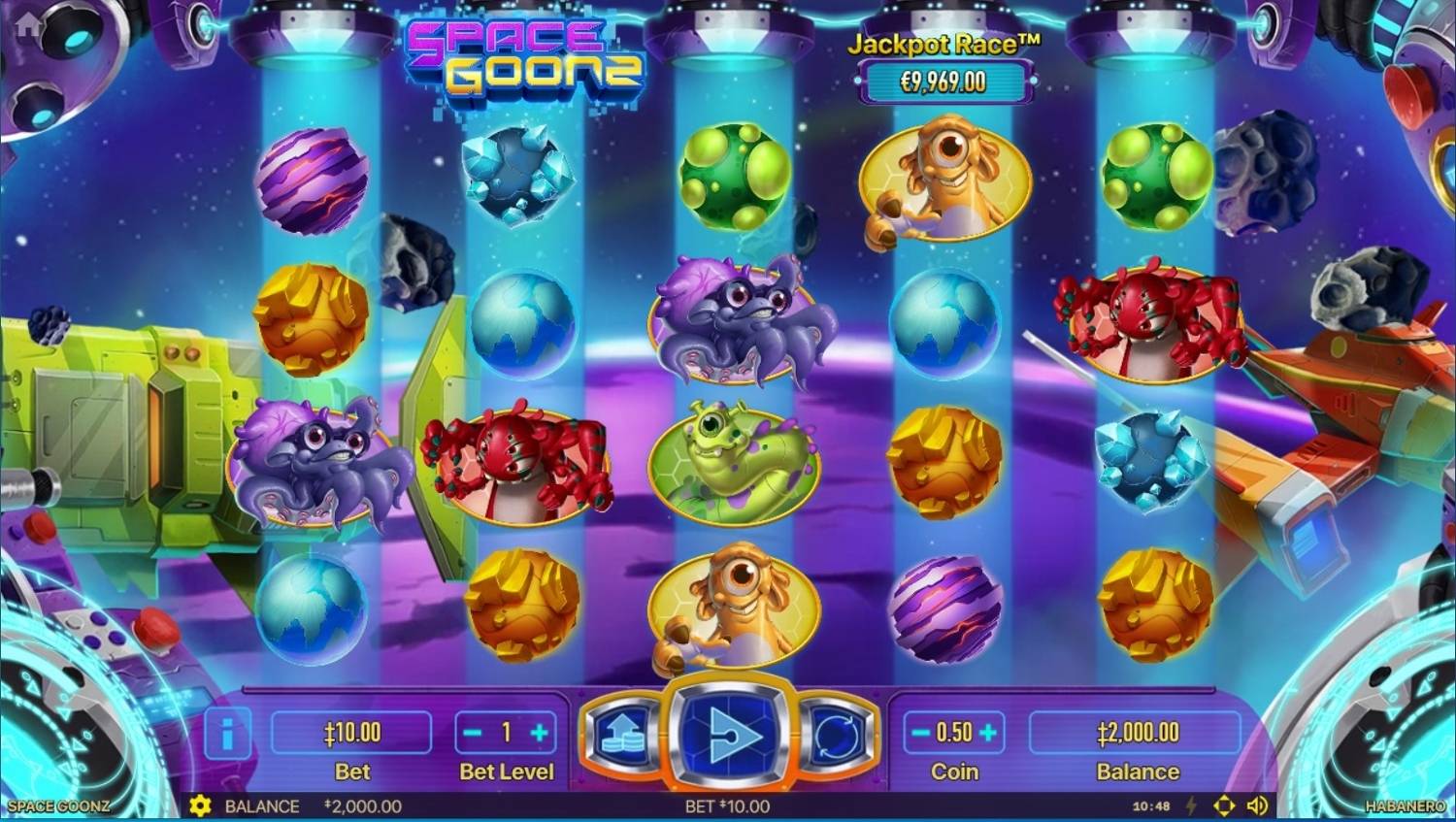Spin the reels with the play button
Viewport: 1456px width, 822px height.
tap(730, 735)
